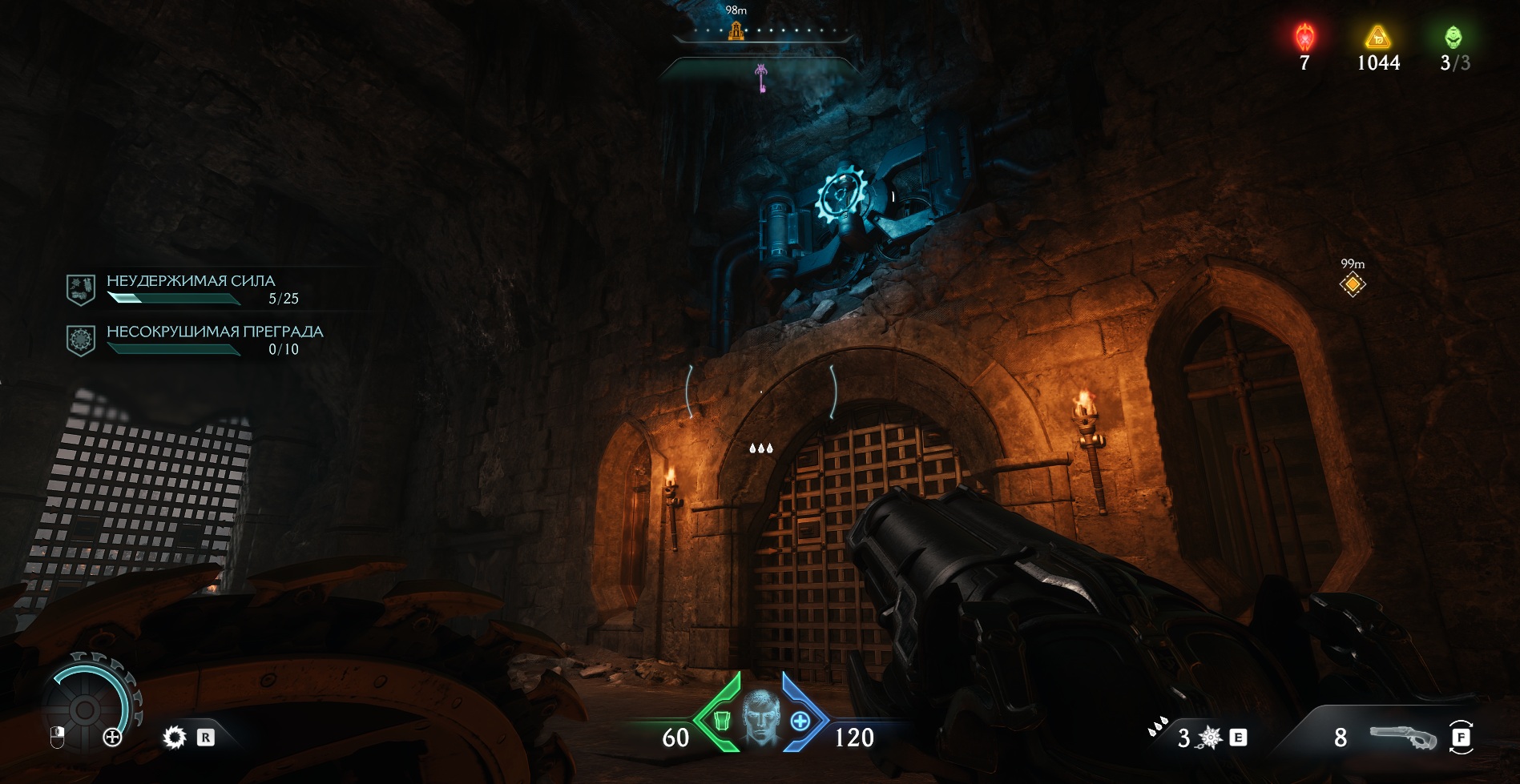Image resolution: width=1520 pixels, height=784 pixels.
Task: Click the red ruby currency icon
Action: pos(1304,38)
